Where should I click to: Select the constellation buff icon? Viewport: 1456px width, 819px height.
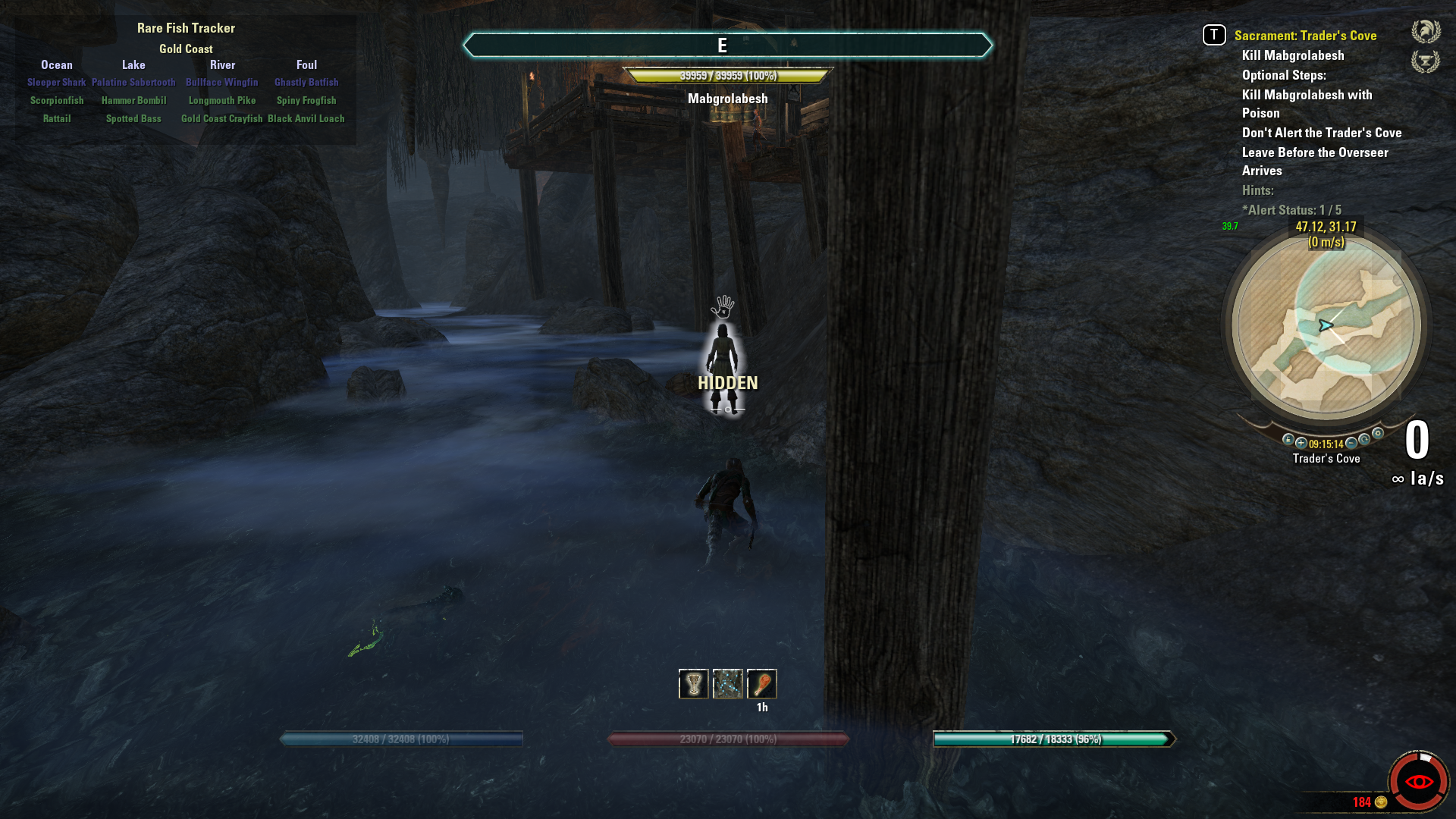pyautogui.click(x=728, y=684)
